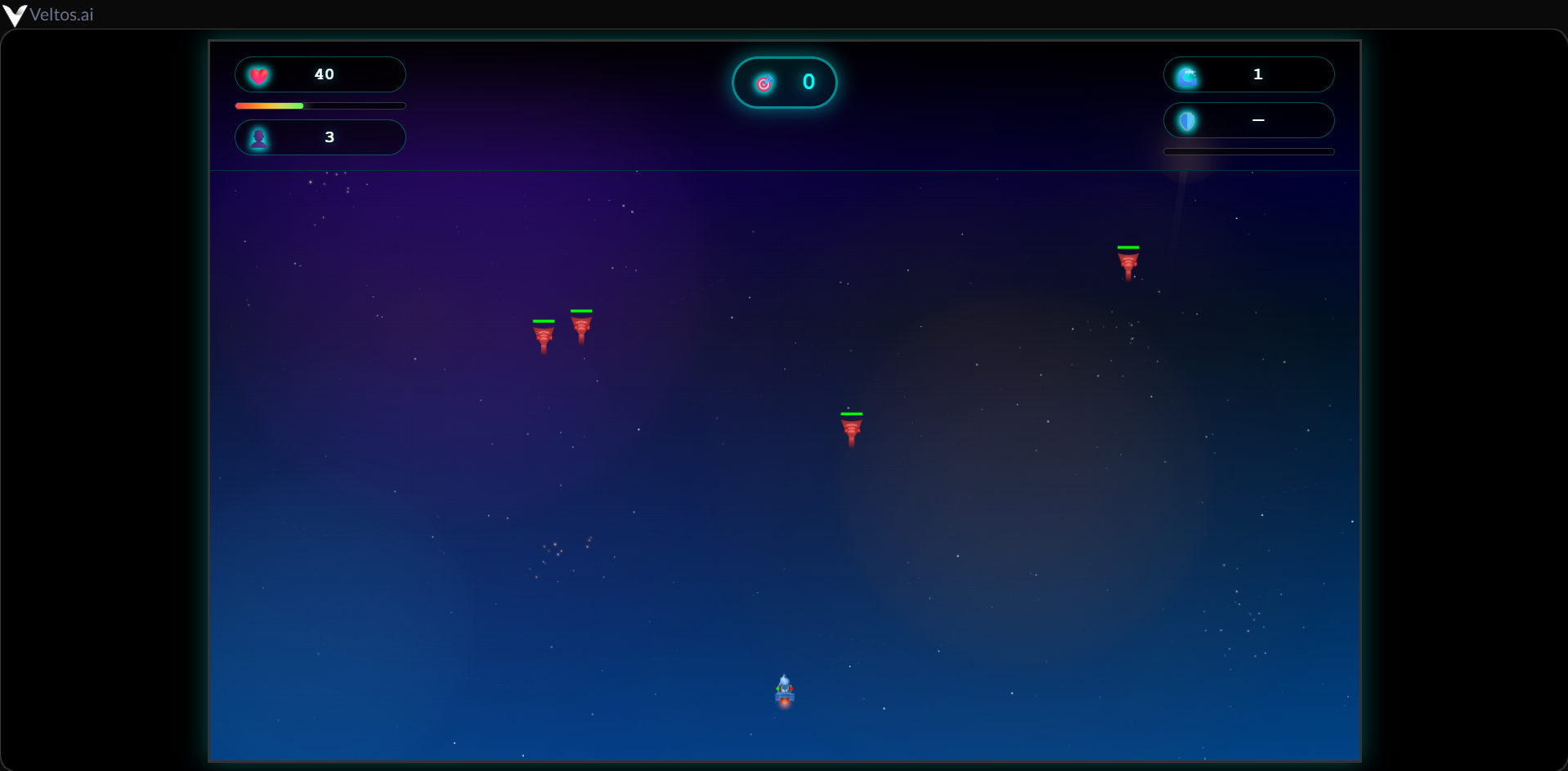The image size is (1568, 771).
Task: Select the player spaceship at bottom
Action: point(785,692)
